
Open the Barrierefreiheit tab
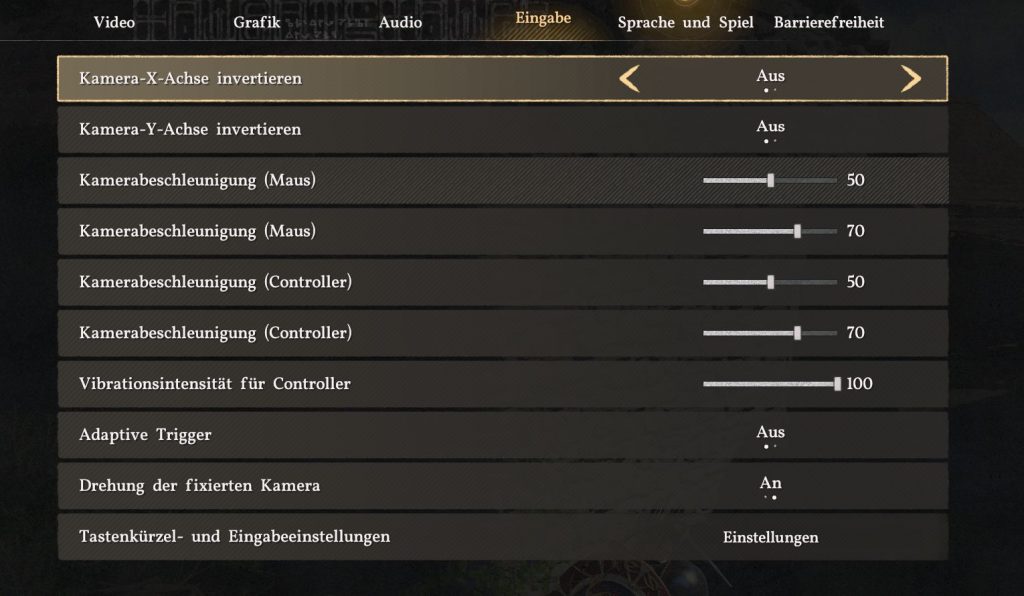pos(829,22)
